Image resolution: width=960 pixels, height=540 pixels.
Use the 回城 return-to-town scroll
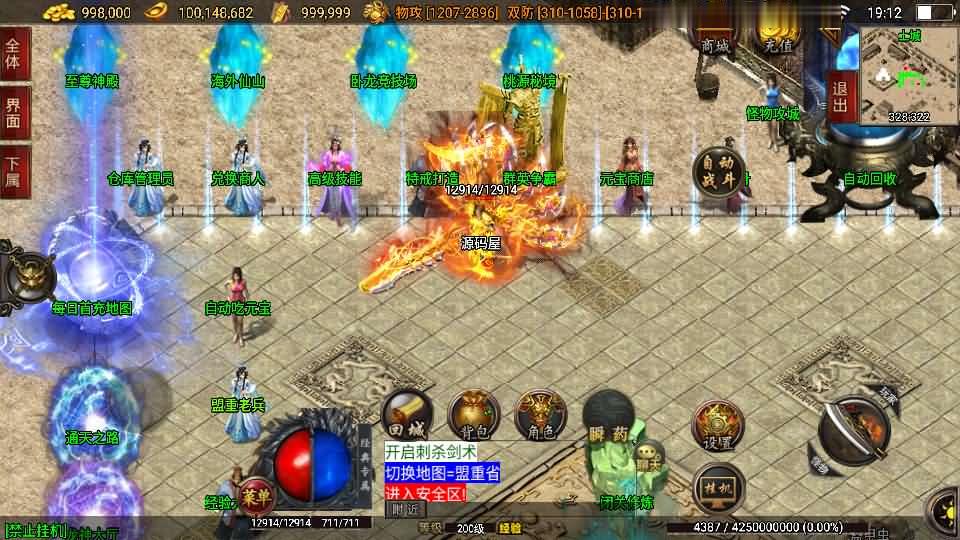click(x=407, y=414)
